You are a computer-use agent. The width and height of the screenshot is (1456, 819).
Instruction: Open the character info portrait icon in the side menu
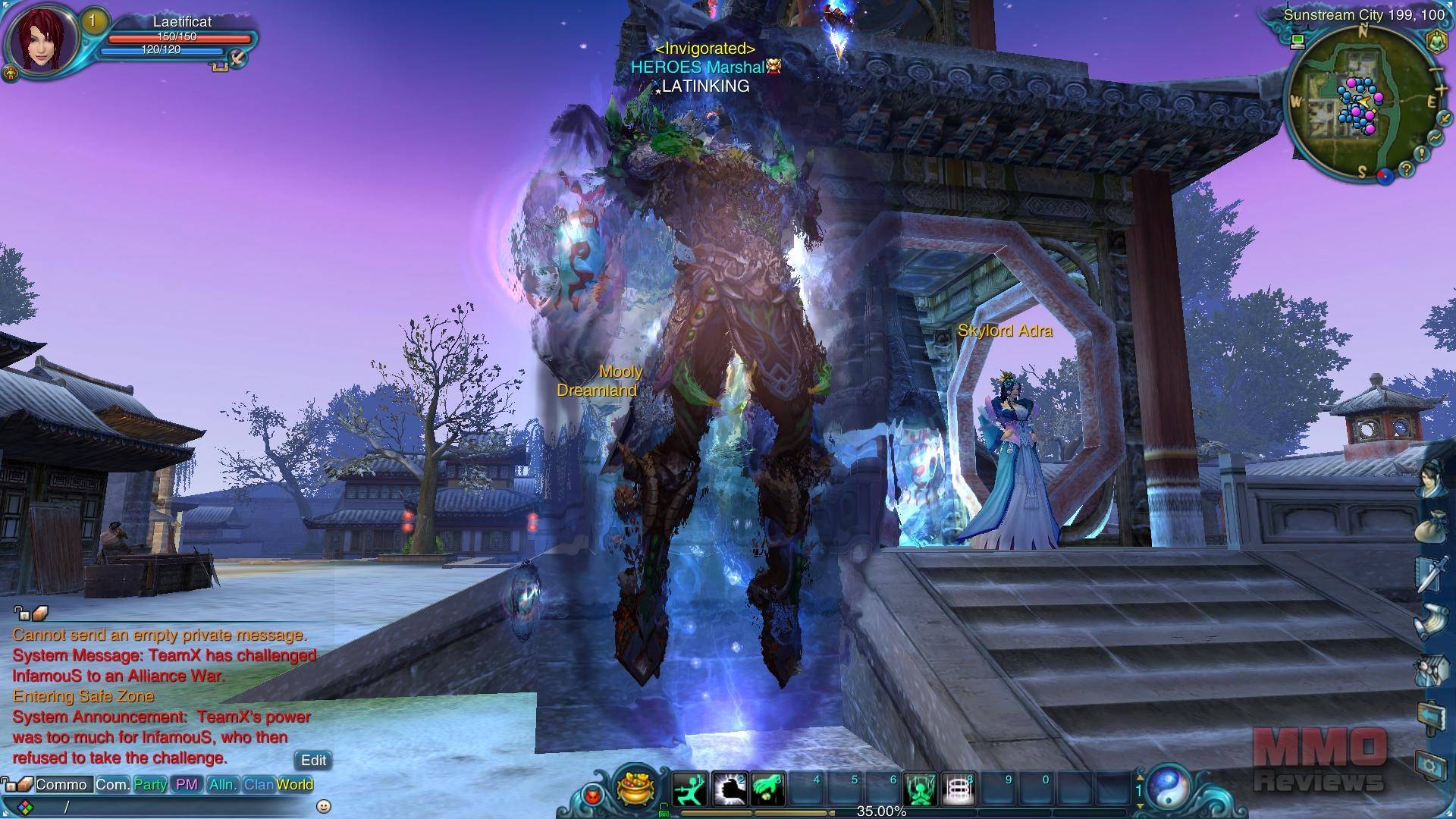tap(1430, 478)
